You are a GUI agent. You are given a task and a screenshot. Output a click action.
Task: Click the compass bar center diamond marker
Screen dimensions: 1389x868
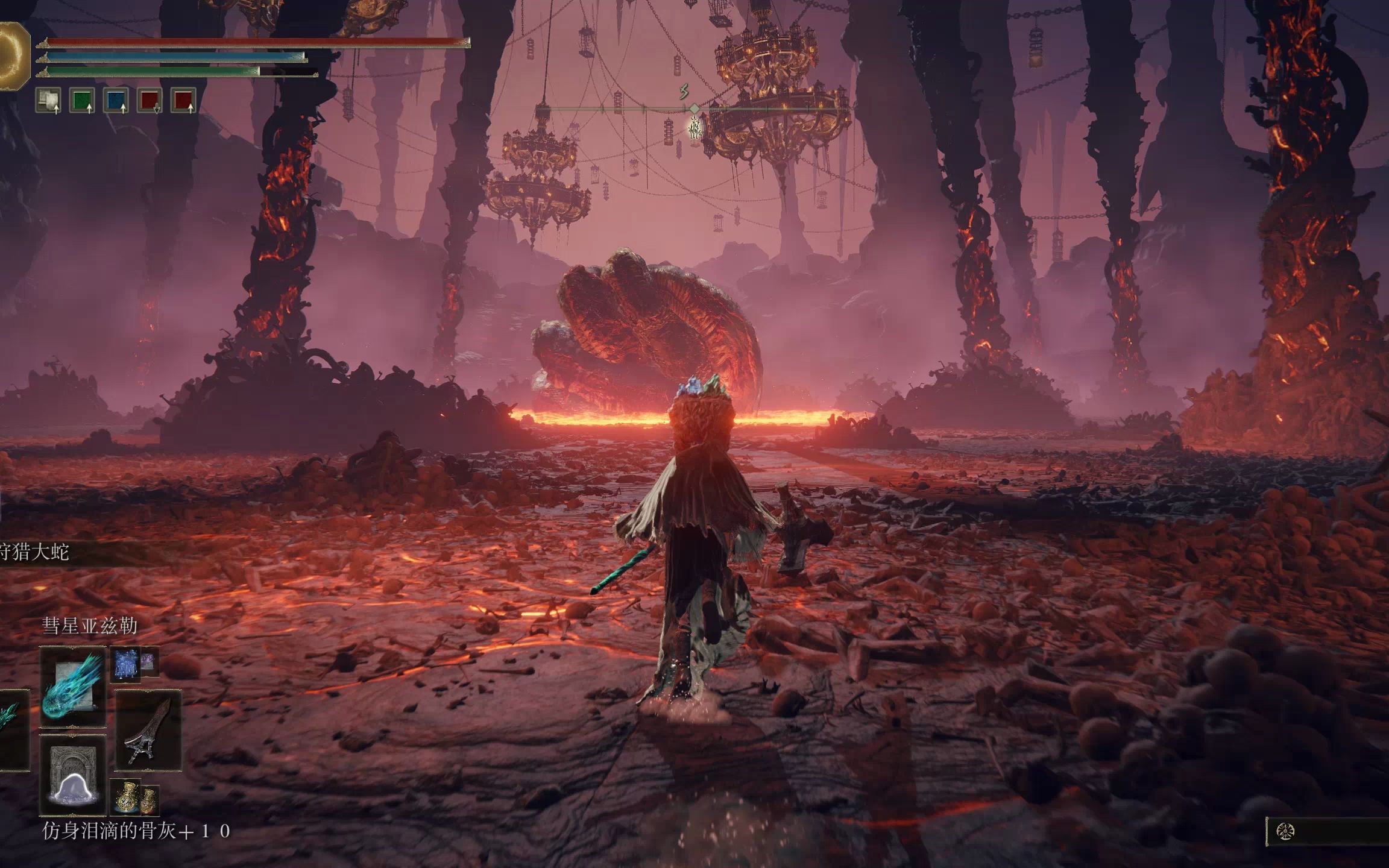point(694,108)
